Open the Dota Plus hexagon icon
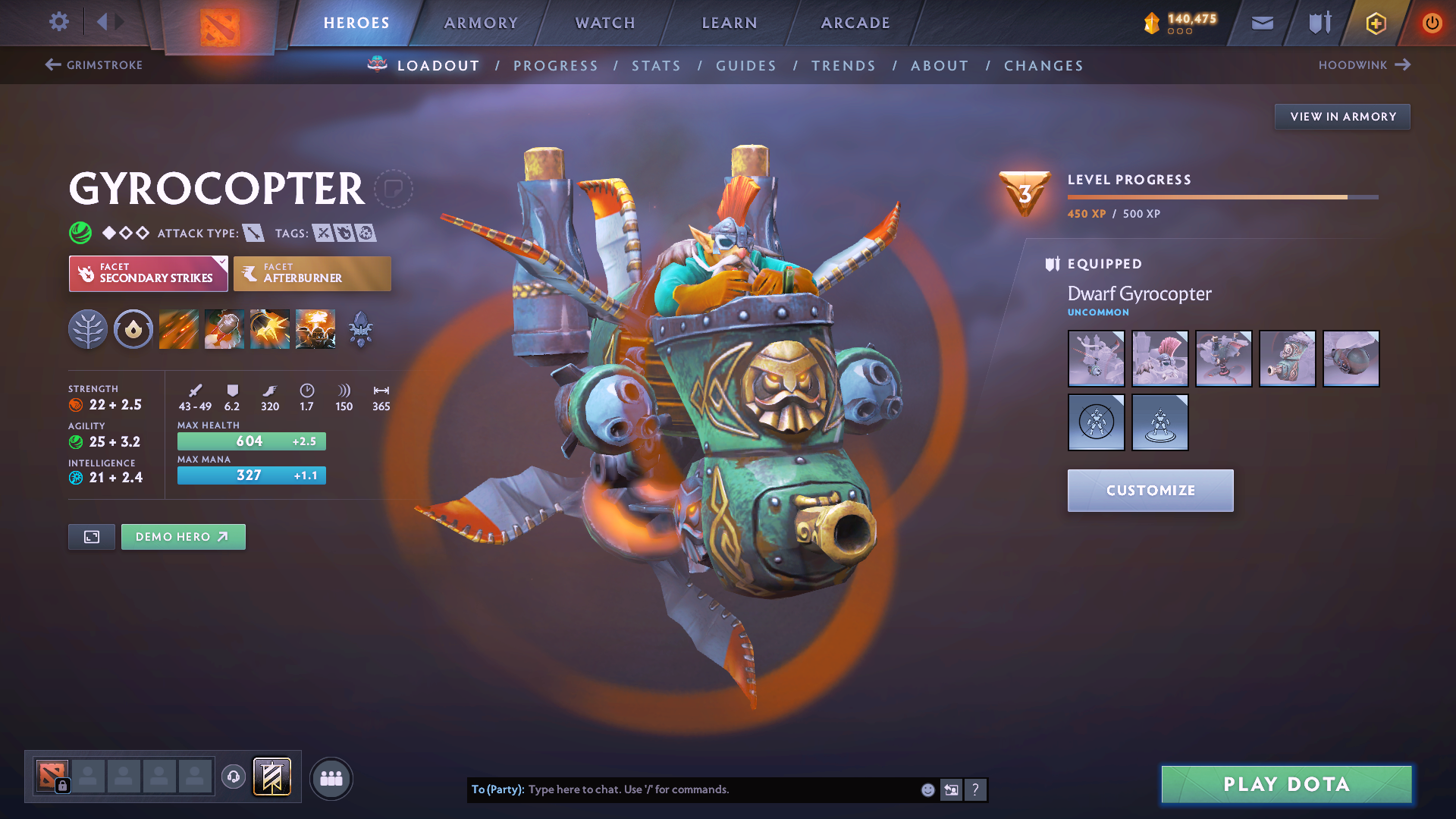Image resolution: width=1456 pixels, height=819 pixels. point(1375,23)
